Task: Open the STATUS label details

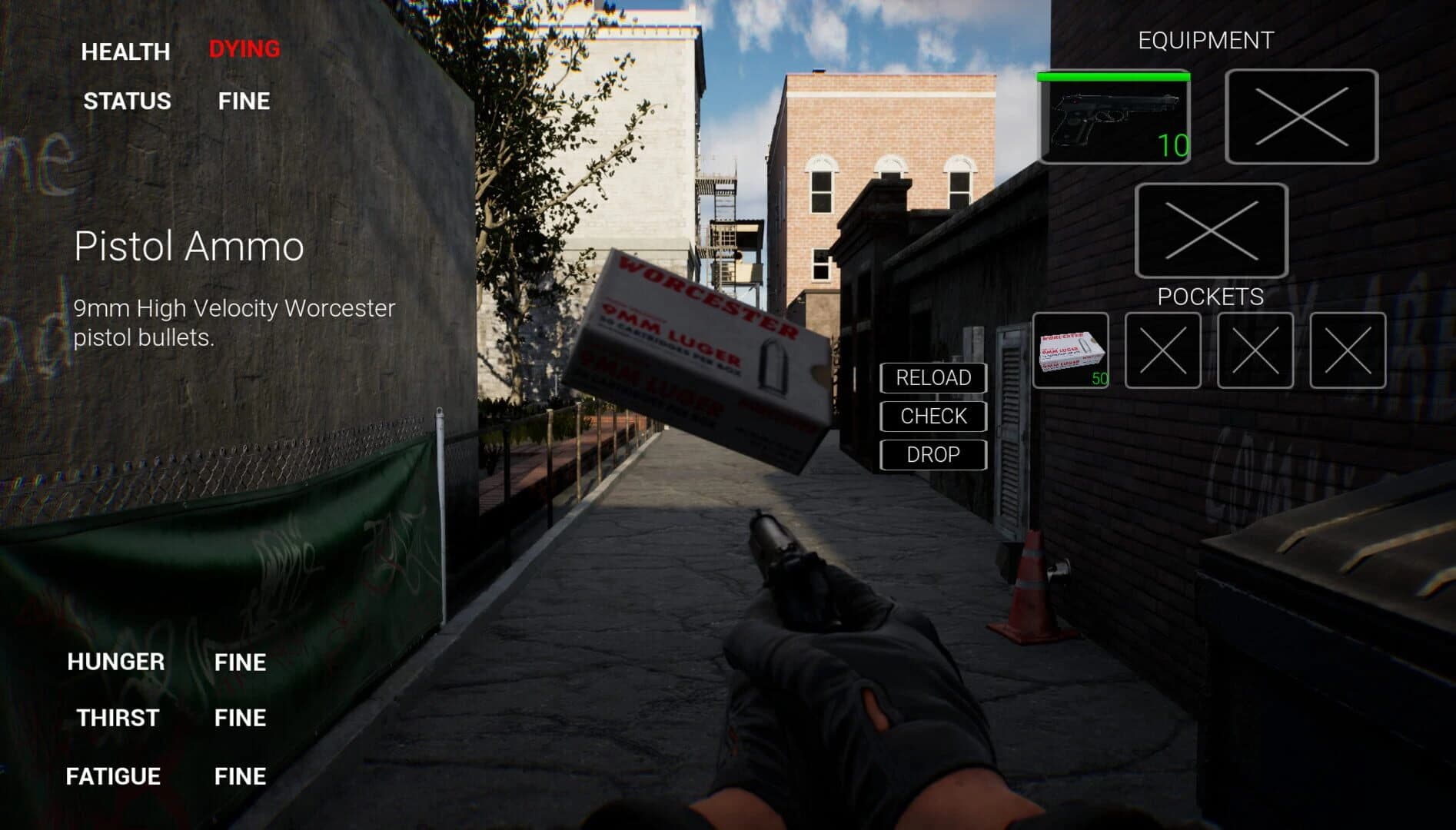Action: (127, 101)
